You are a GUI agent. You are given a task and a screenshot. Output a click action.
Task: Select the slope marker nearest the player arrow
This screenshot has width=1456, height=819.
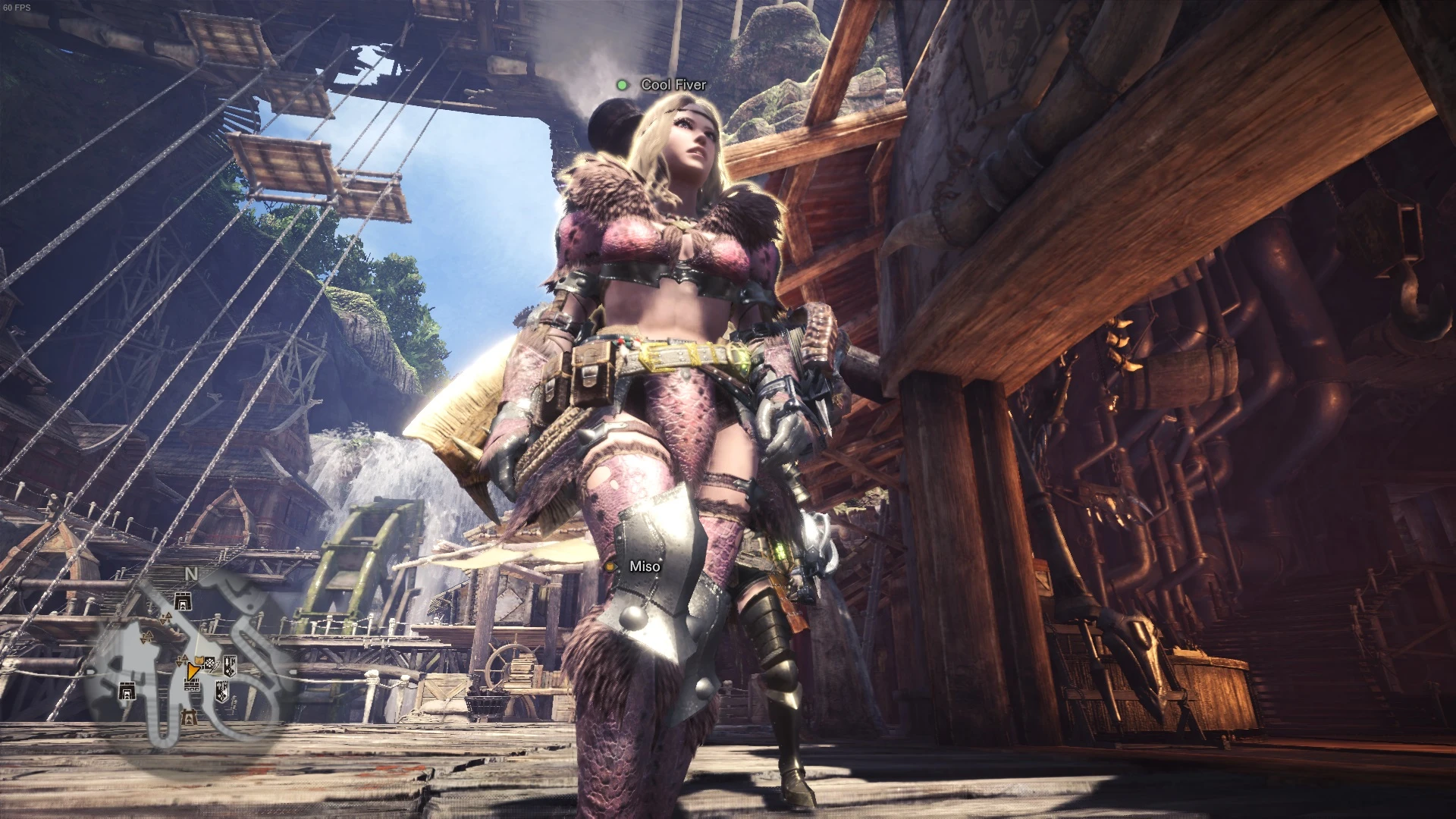click(182, 661)
